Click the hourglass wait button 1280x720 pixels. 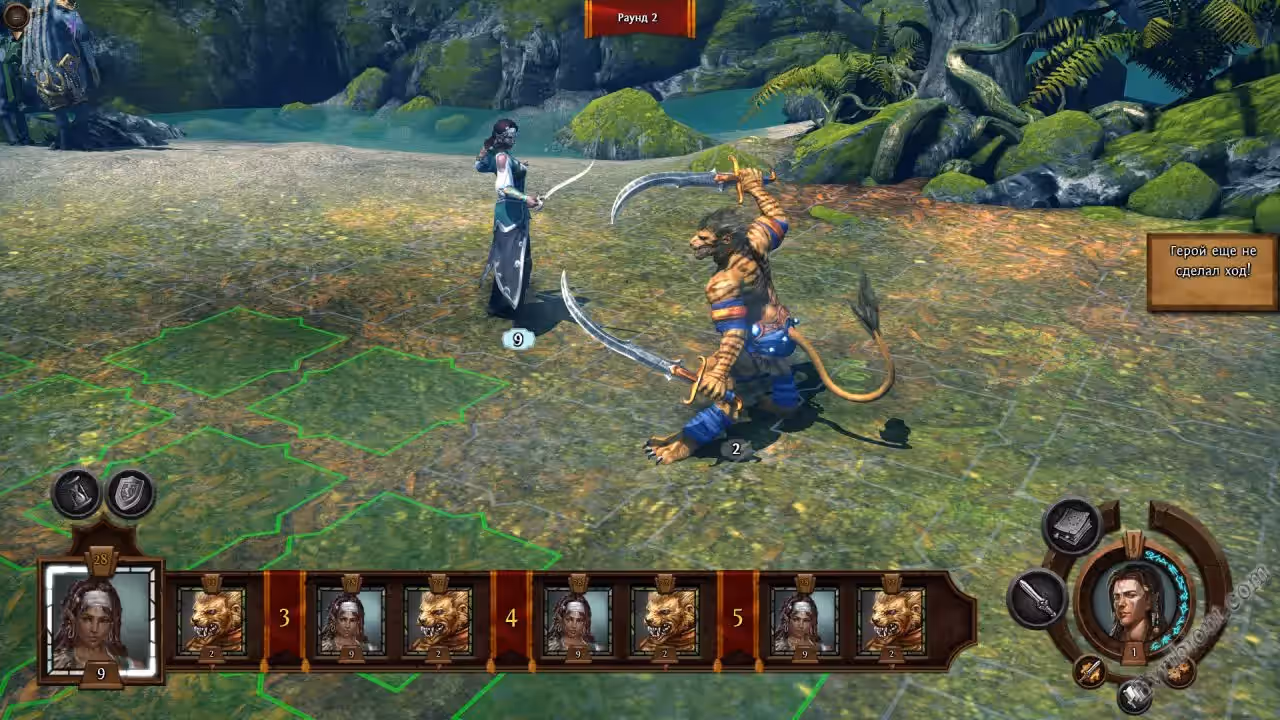76,493
